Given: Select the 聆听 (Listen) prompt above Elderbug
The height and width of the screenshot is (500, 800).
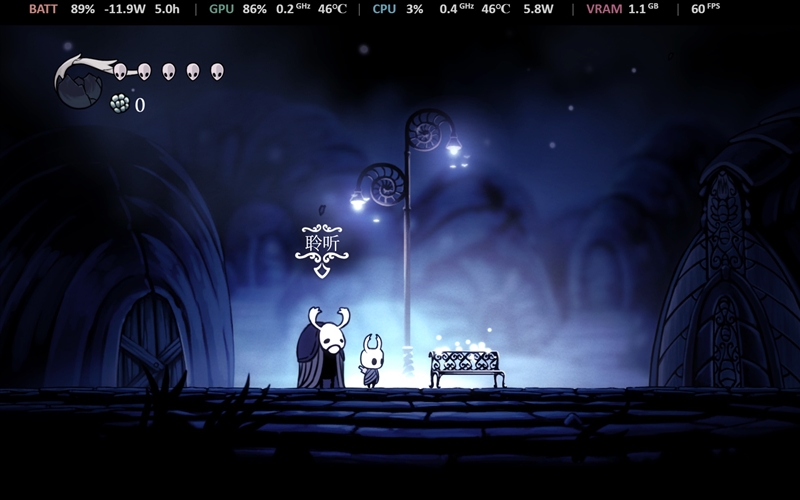Looking at the screenshot, I should tap(322, 242).
